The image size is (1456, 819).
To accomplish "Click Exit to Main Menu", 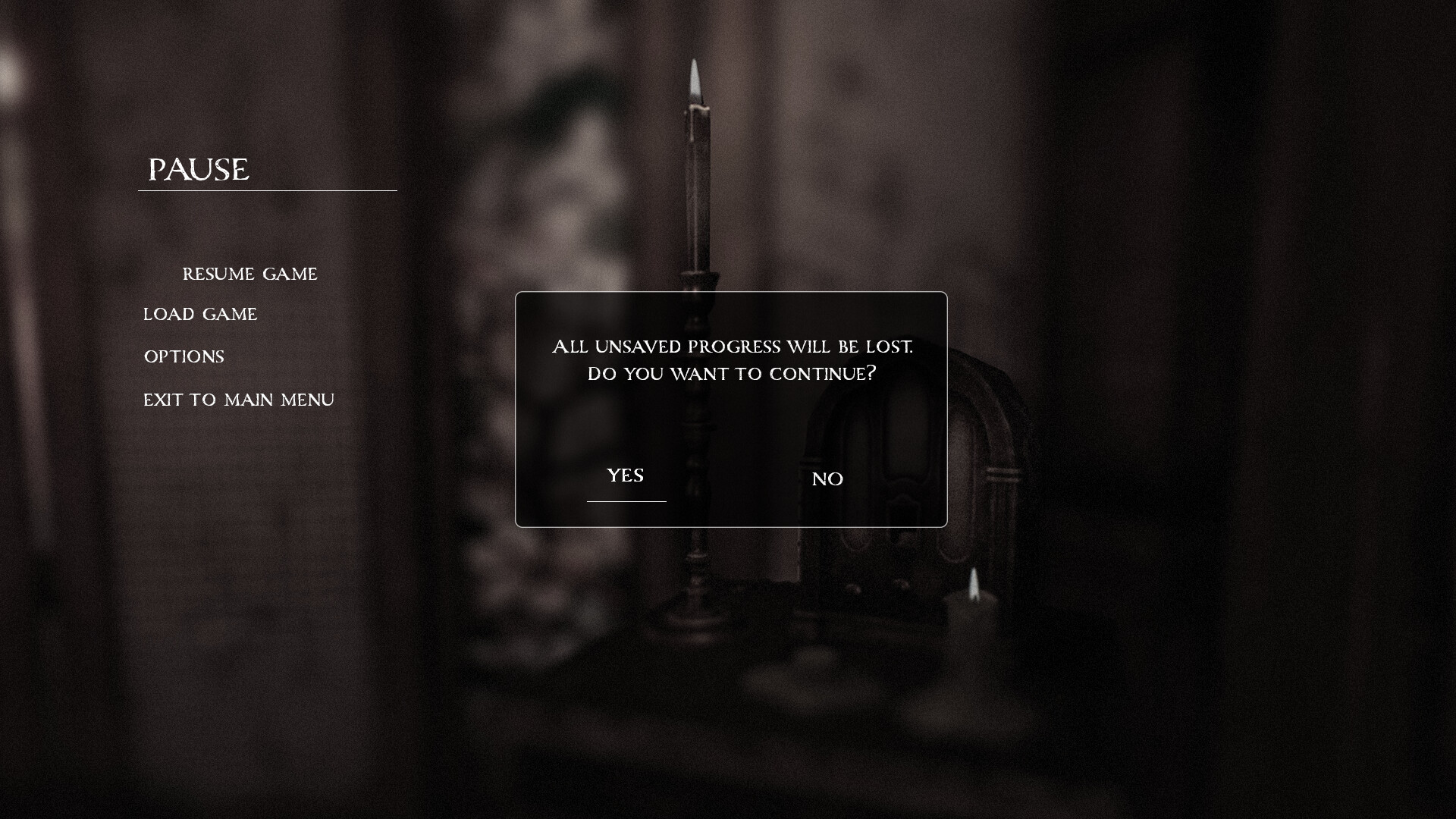I will tap(239, 400).
